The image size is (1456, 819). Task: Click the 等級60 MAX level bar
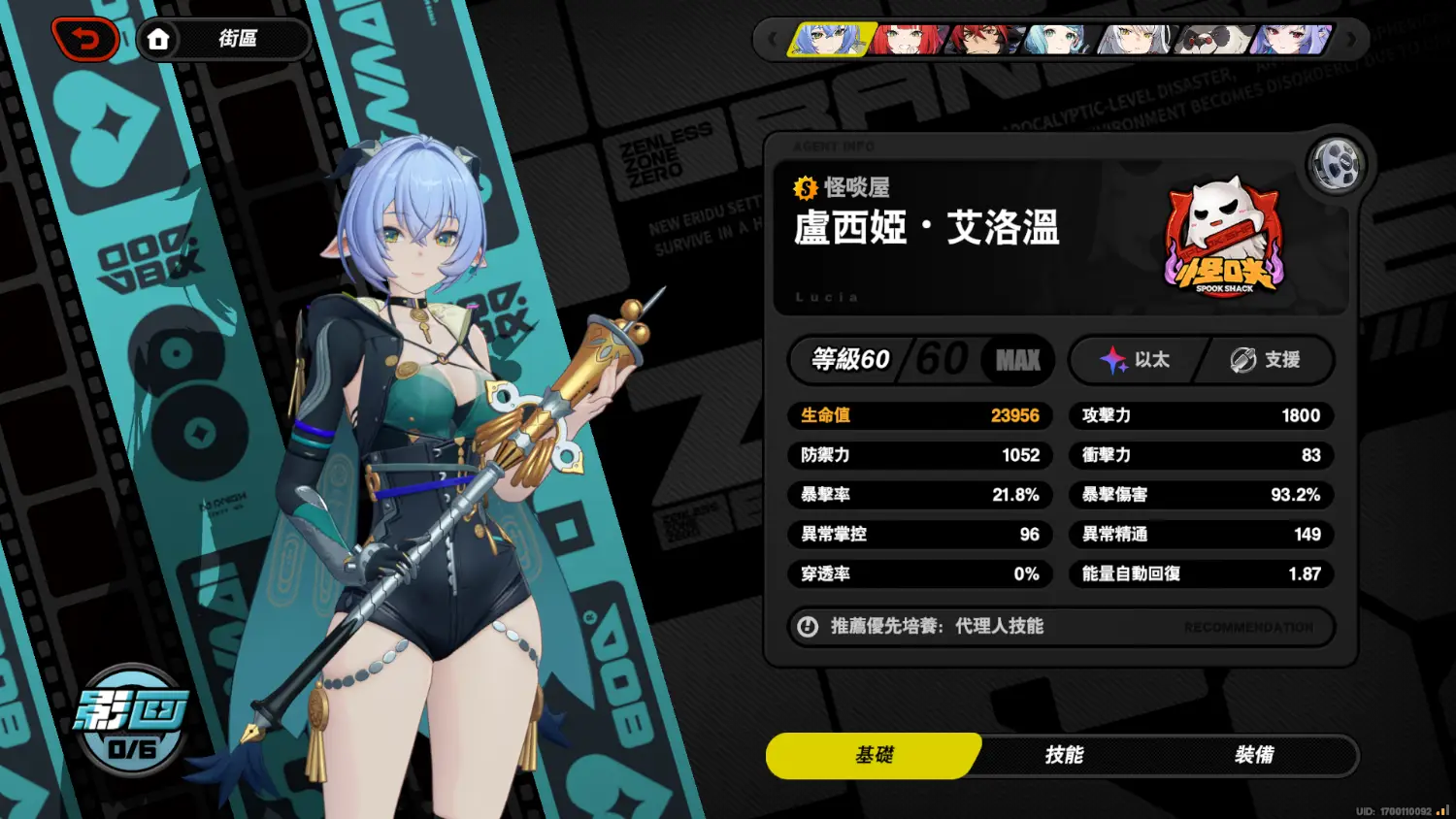(x=920, y=360)
